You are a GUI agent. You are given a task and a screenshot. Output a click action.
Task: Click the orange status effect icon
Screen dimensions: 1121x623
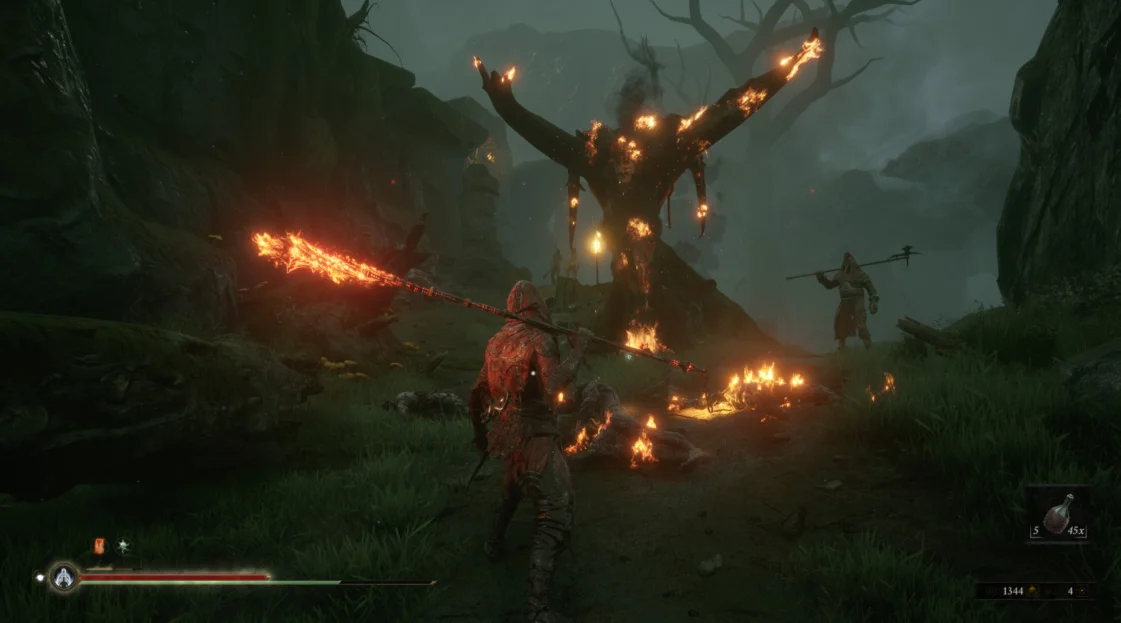click(x=99, y=545)
